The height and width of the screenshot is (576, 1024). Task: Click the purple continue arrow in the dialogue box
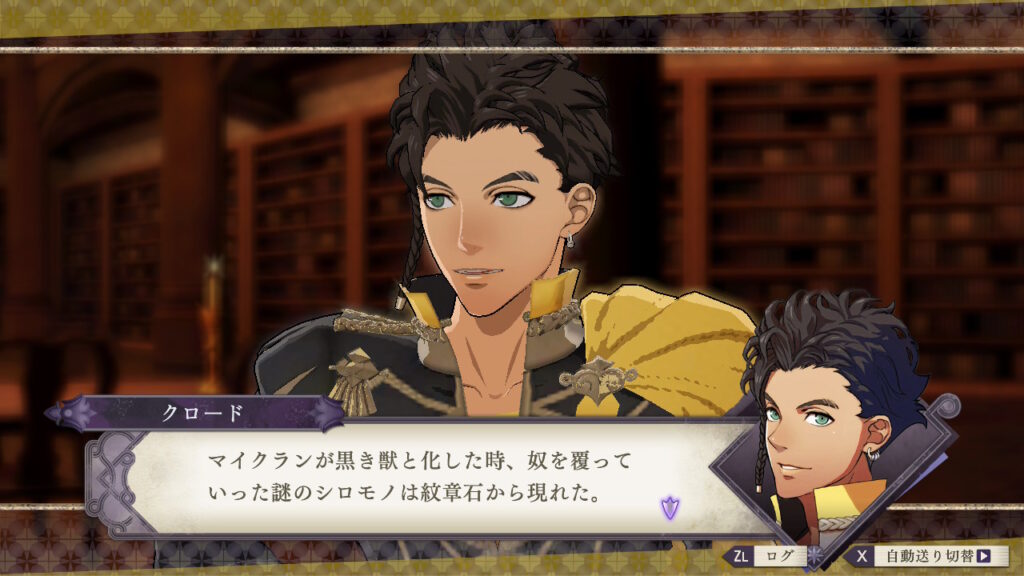(668, 507)
